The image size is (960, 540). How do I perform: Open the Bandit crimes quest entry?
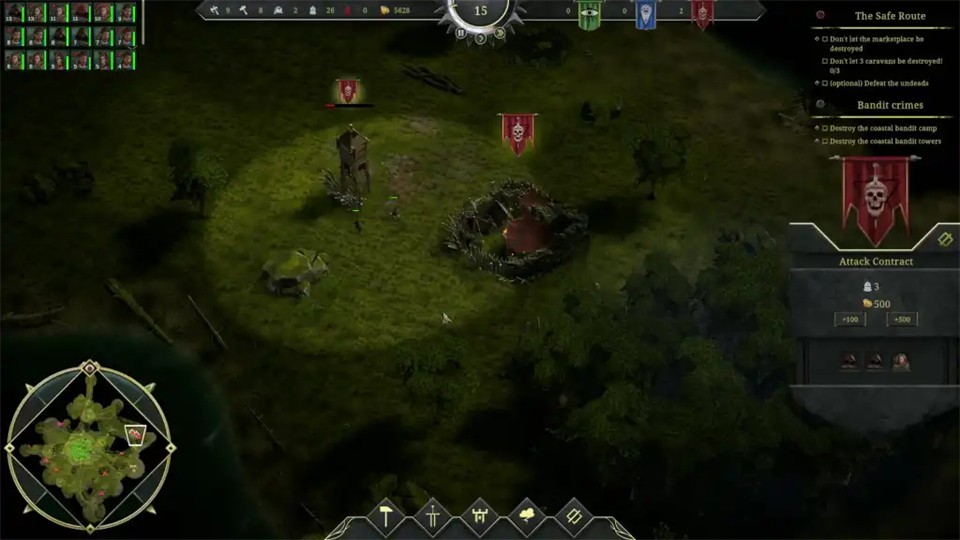click(889, 105)
